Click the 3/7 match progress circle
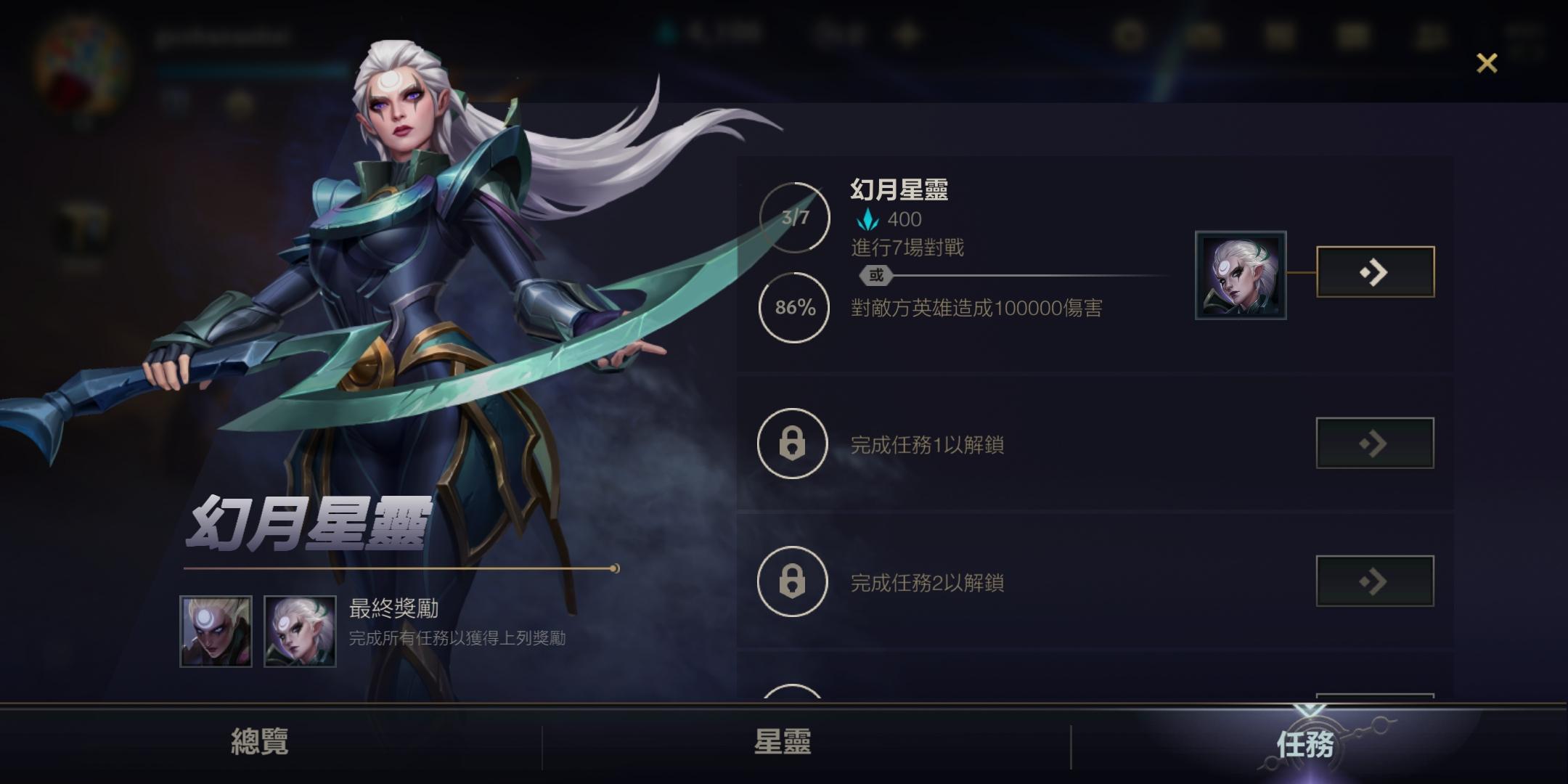Viewport: 1568px width, 784px height. (793, 216)
